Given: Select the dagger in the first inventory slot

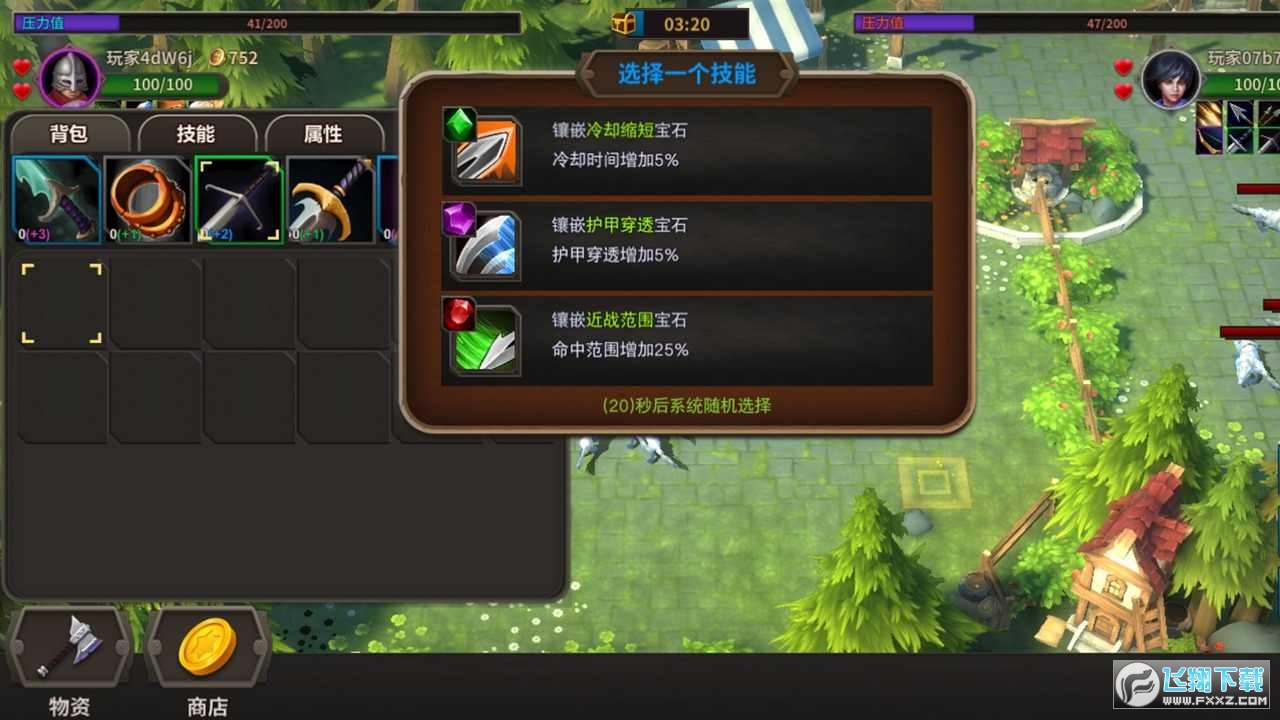Looking at the screenshot, I should pos(57,198).
